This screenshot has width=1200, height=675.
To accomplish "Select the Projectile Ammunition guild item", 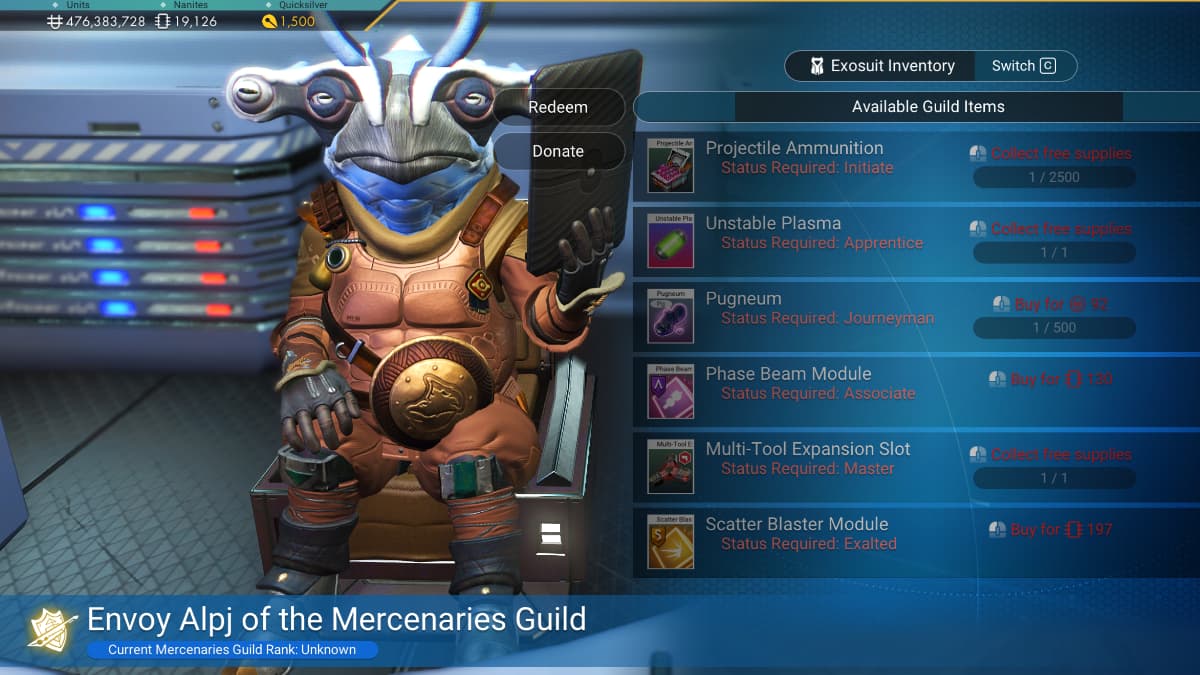I will click(795, 157).
